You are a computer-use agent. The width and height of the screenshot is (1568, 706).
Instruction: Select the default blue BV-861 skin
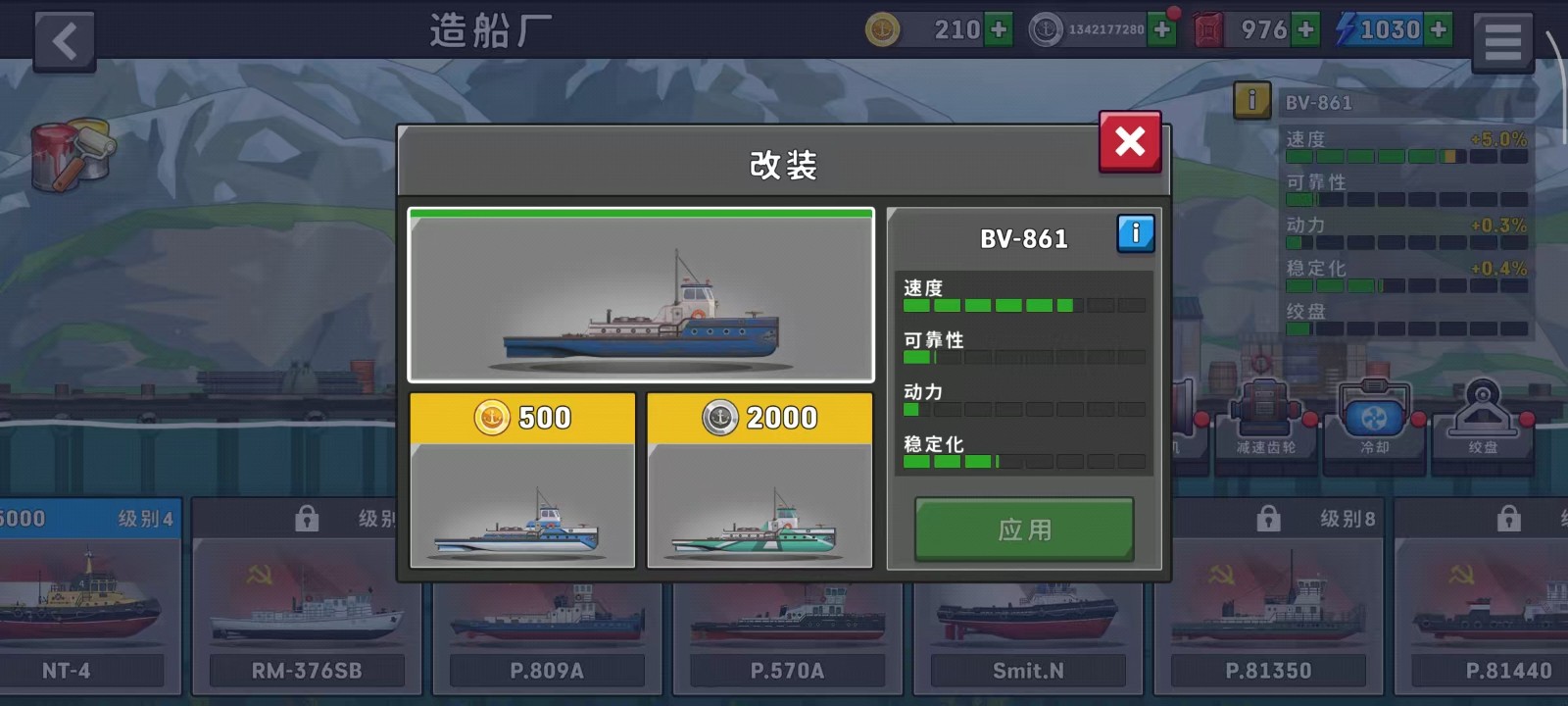click(641, 295)
